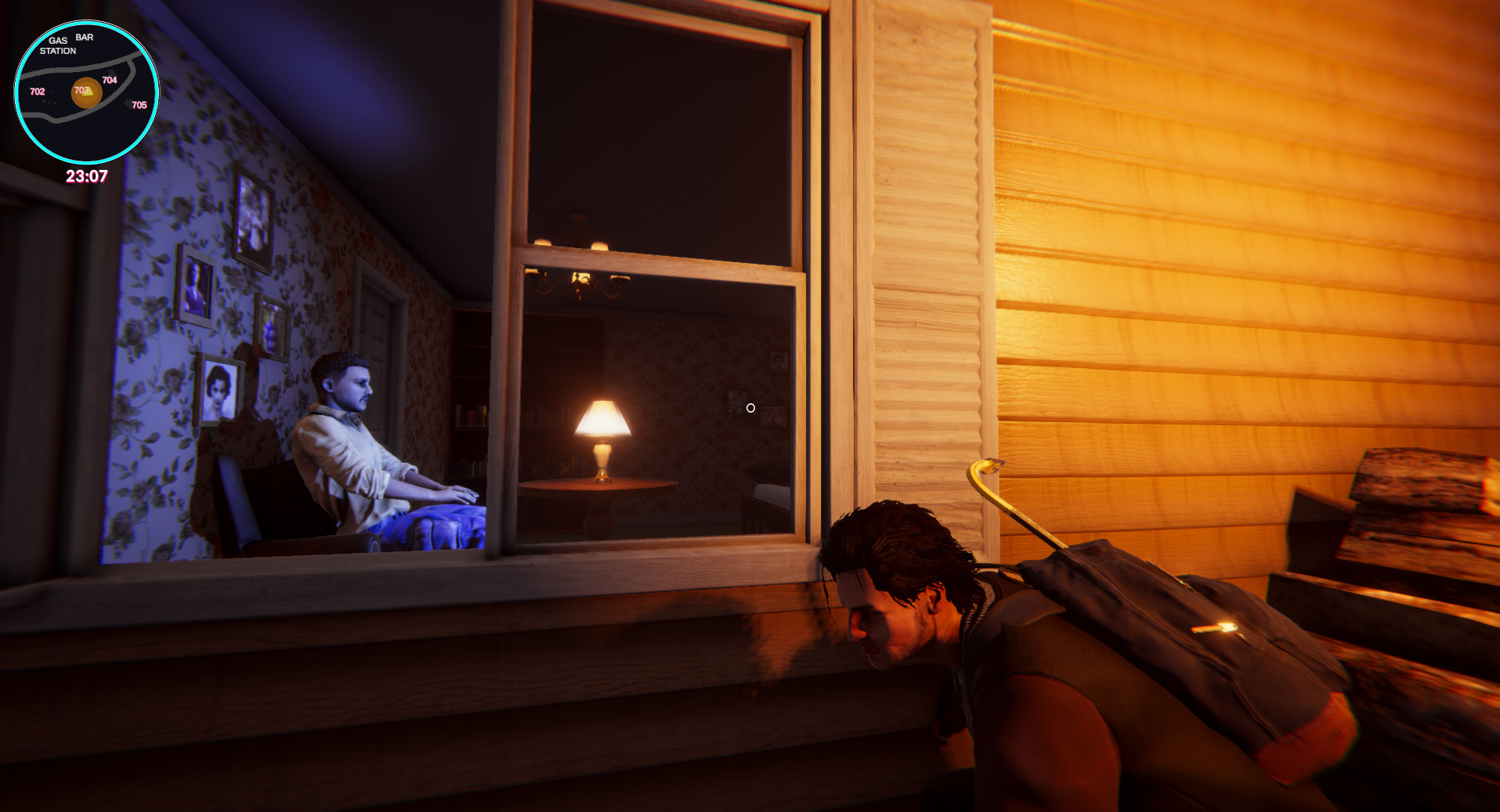The width and height of the screenshot is (1500, 812).
Task: Click the GAS STATION label on the minimap
Action: coord(59,45)
